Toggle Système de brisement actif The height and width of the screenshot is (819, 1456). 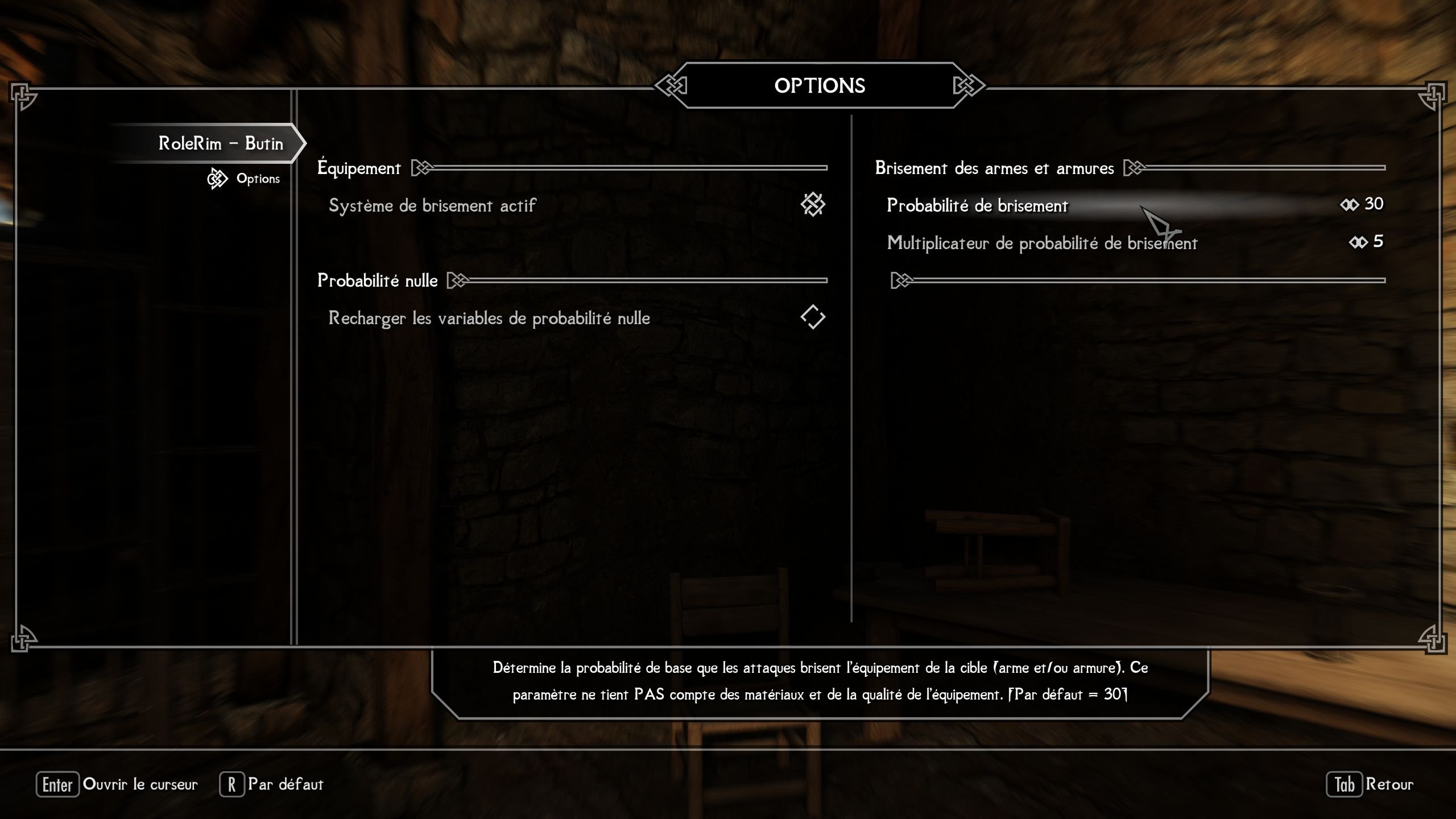812,205
